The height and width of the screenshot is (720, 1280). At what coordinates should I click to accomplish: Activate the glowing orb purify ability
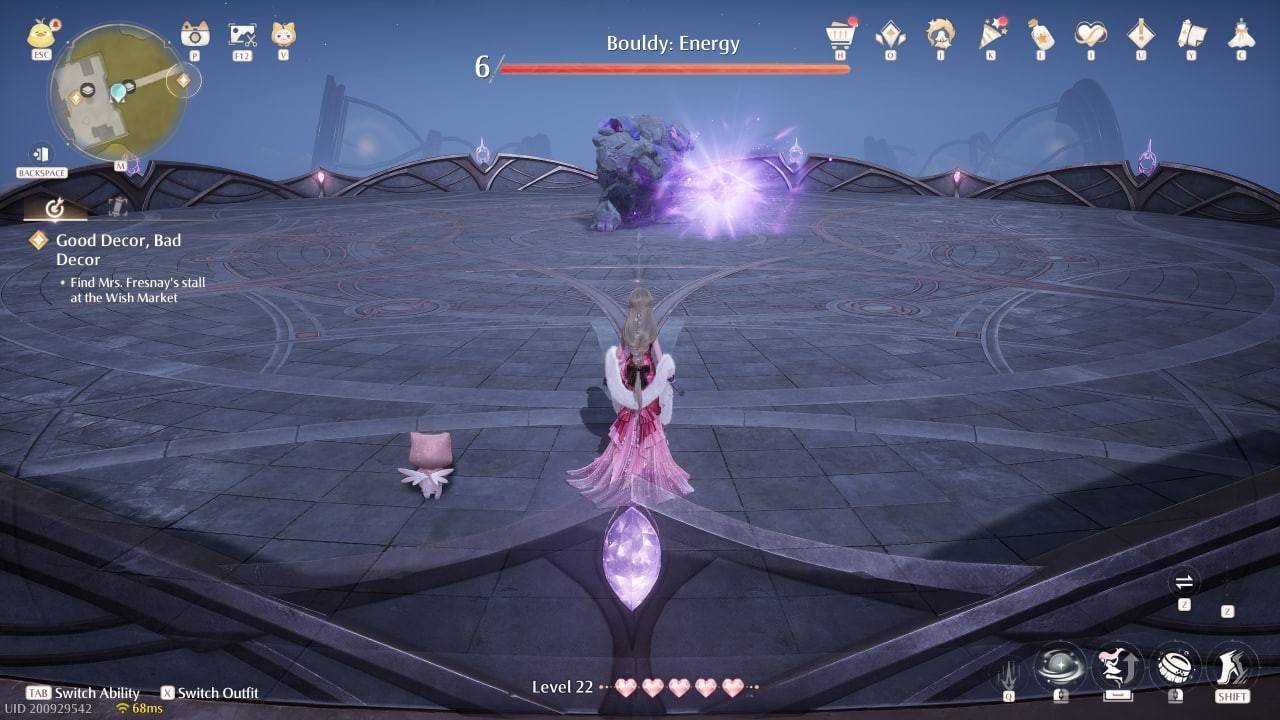[1060, 666]
